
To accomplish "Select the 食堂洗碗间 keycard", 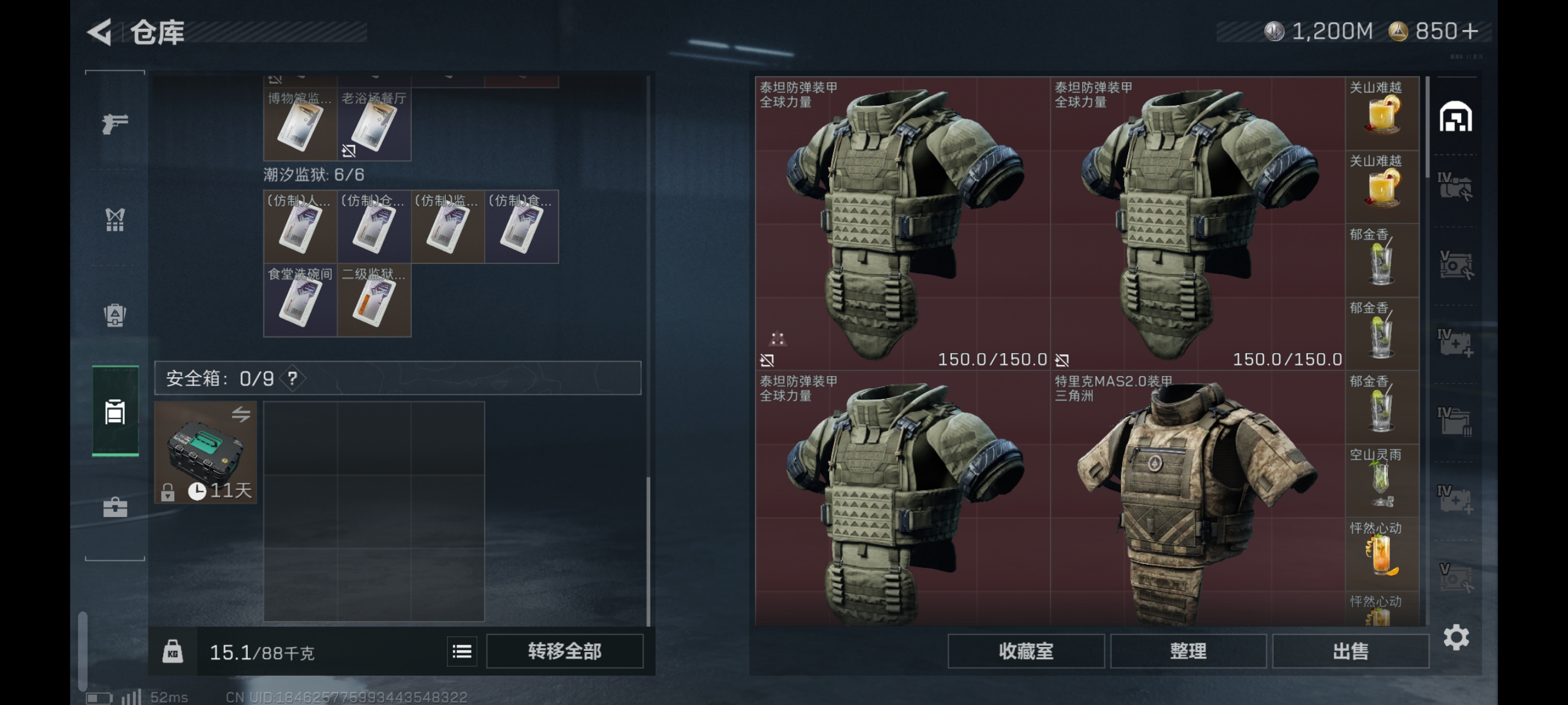I will click(300, 300).
